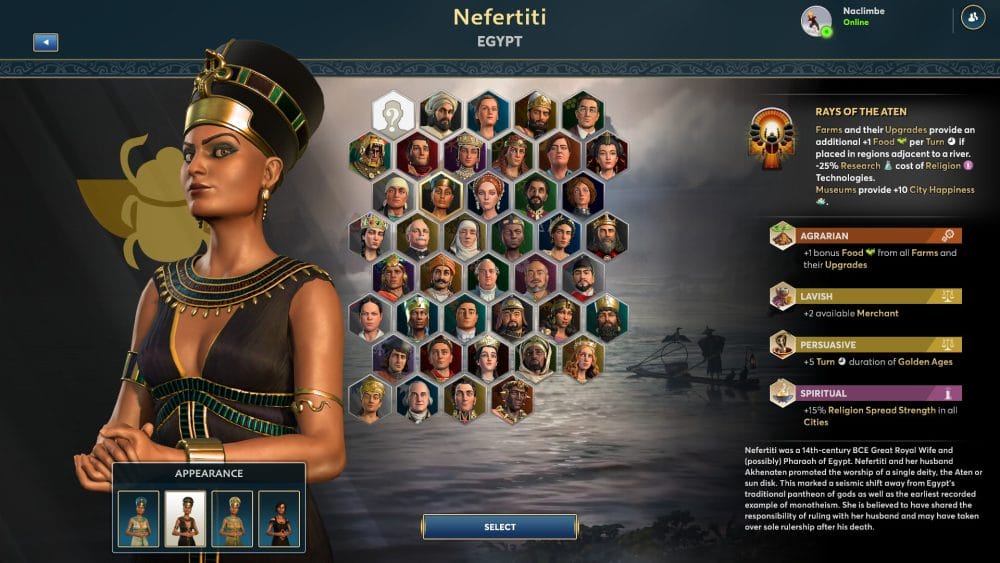Pick the white and green dress appearance
This screenshot has width=1000, height=563.
[x=138, y=518]
